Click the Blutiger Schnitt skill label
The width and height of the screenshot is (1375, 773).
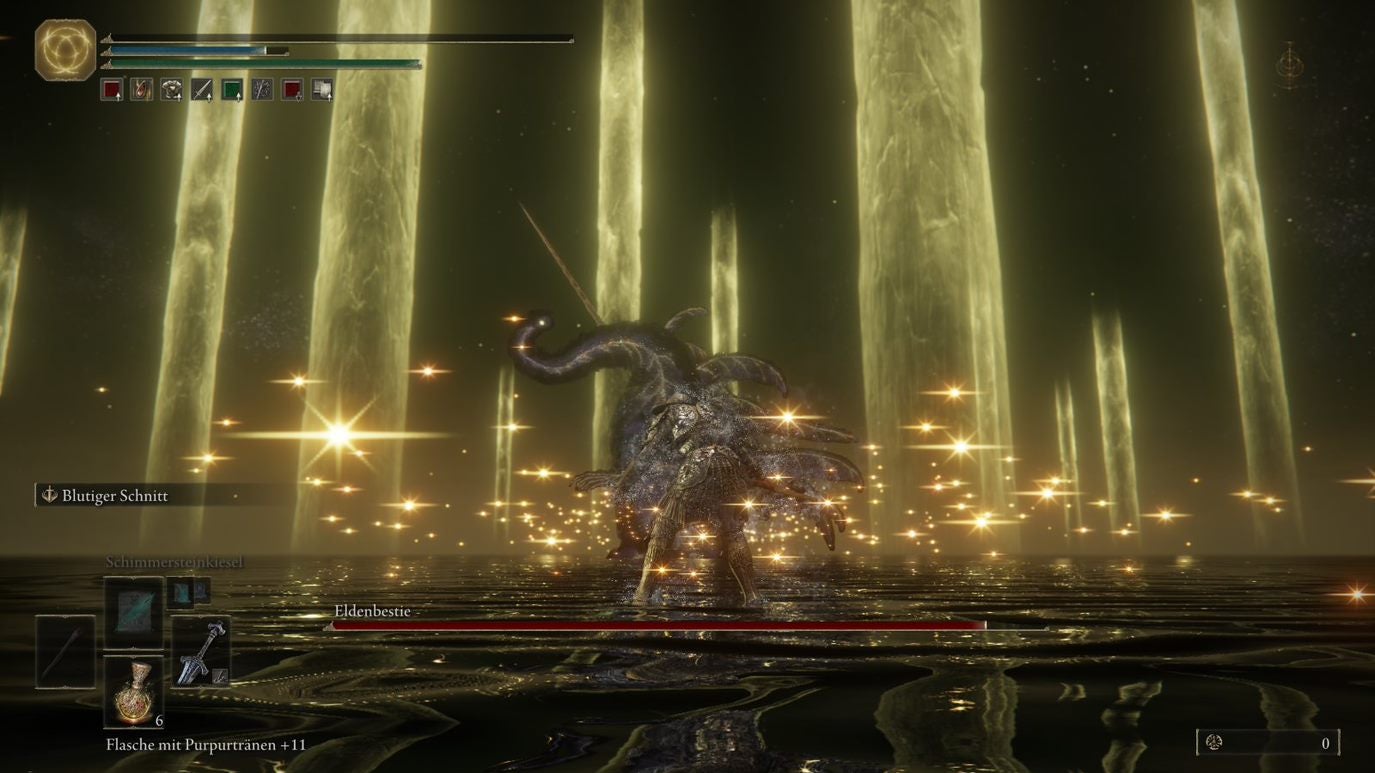click(114, 496)
